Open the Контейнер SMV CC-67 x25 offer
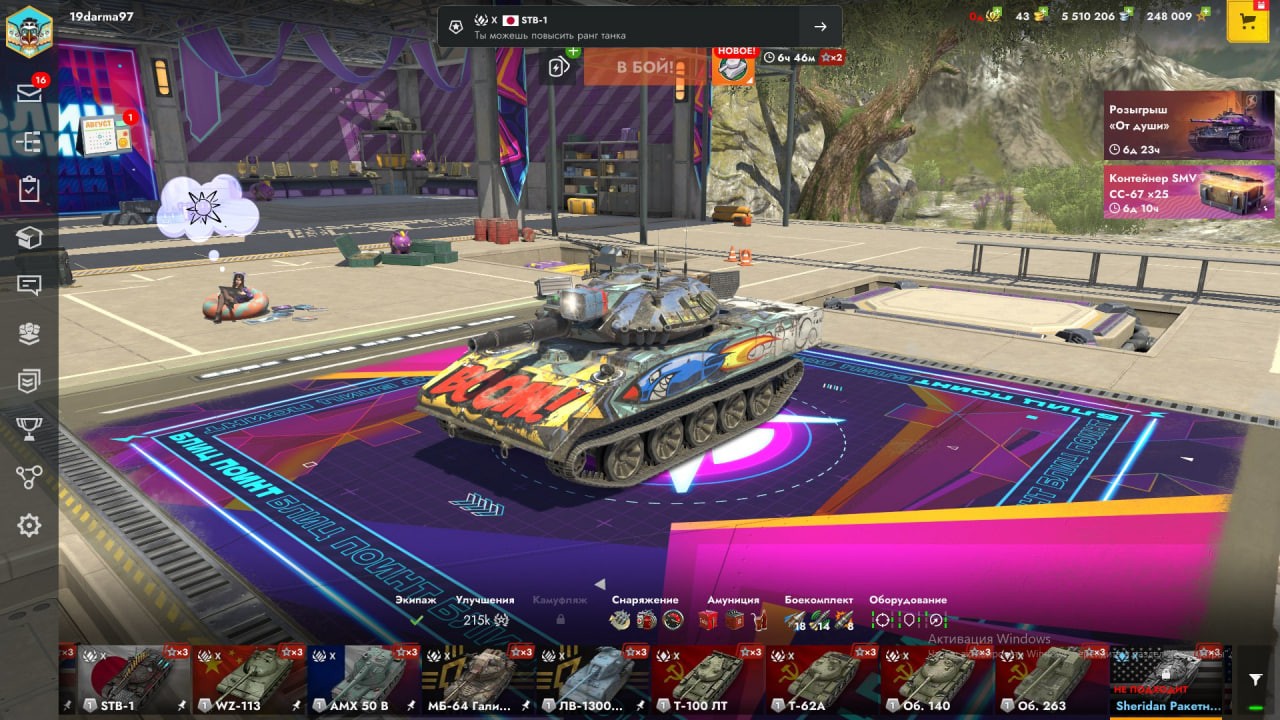 tap(1189, 191)
